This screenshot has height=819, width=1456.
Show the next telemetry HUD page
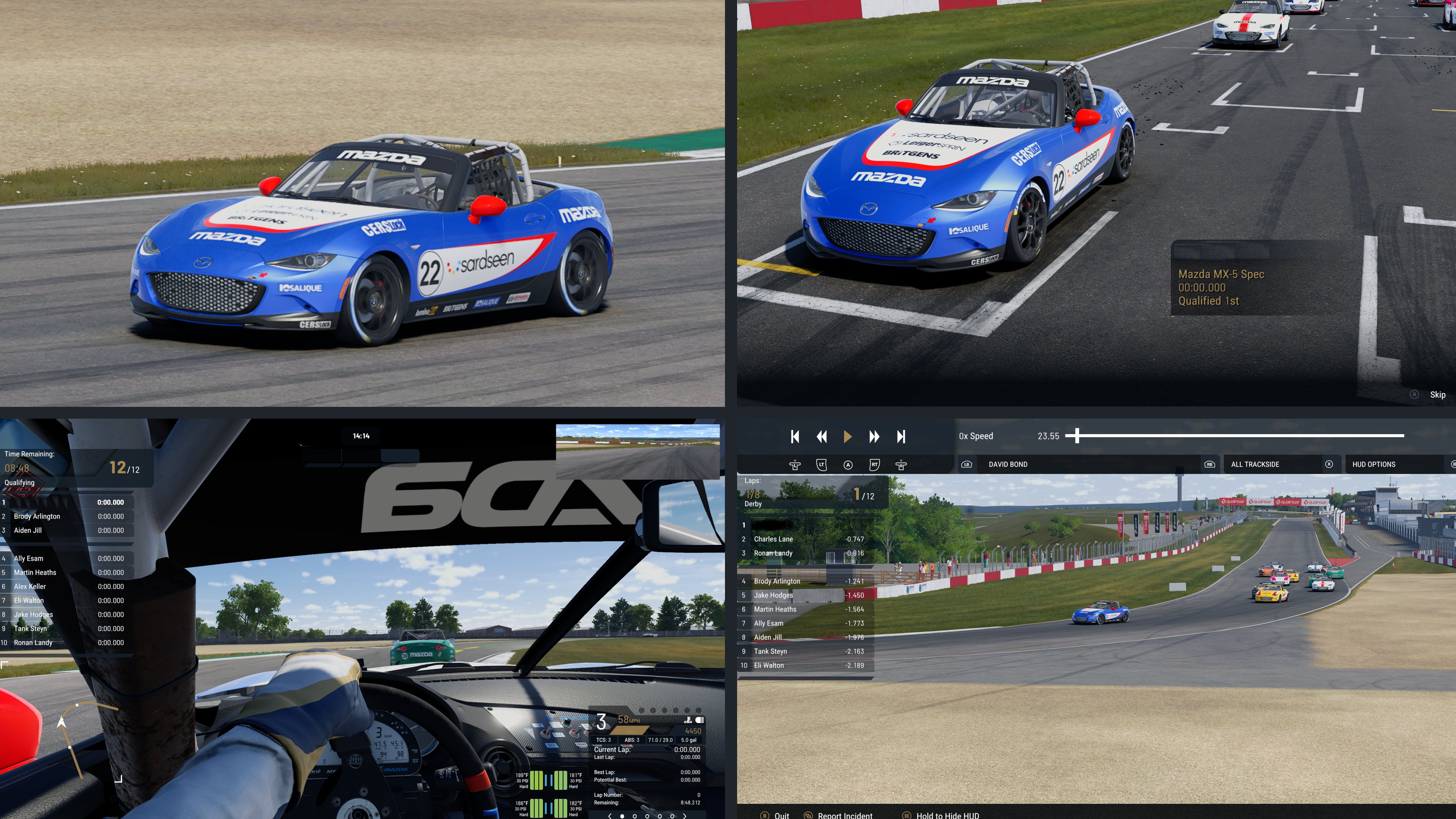pos(685,816)
